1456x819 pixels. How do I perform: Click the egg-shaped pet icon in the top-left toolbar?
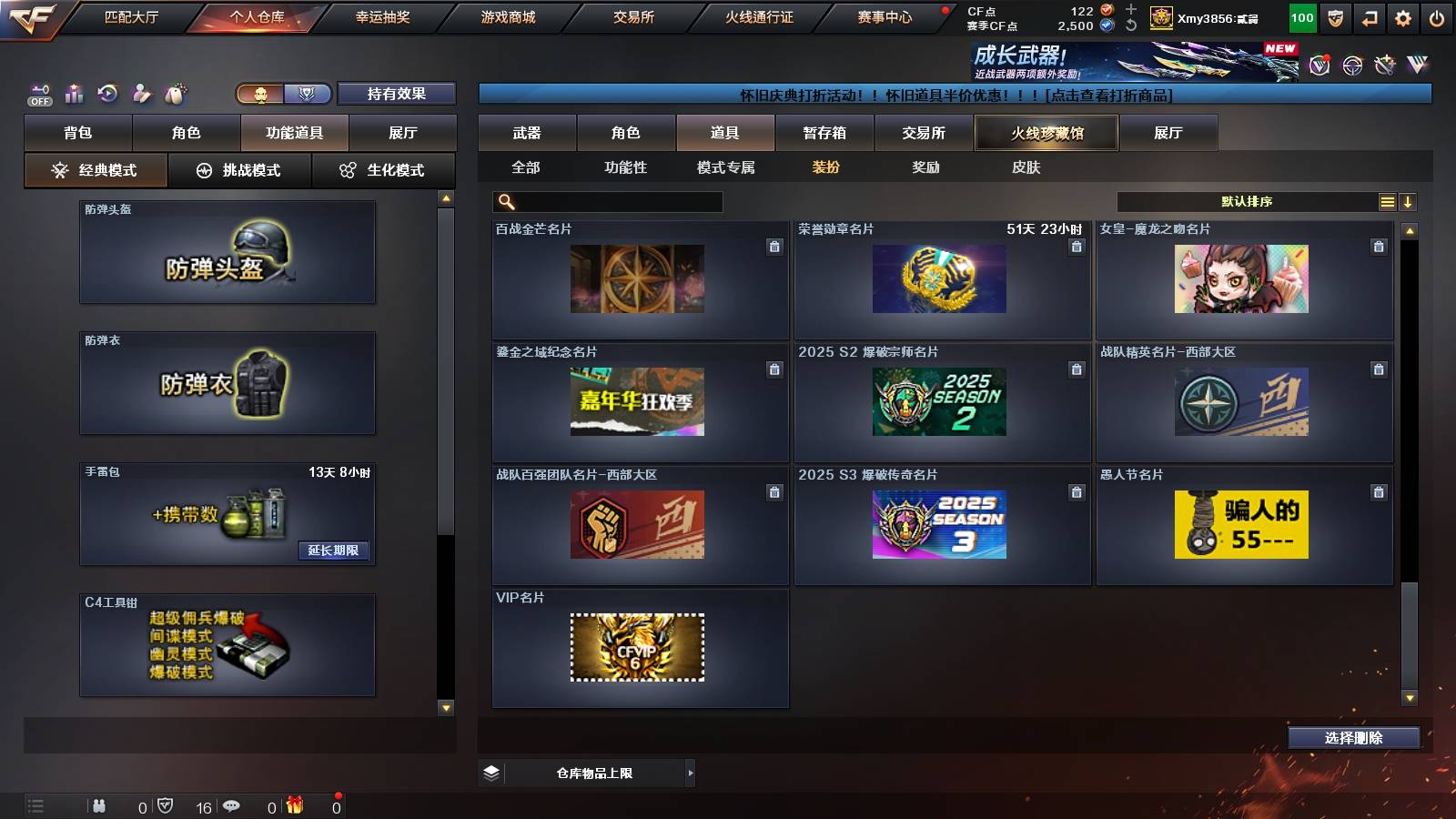click(174, 93)
